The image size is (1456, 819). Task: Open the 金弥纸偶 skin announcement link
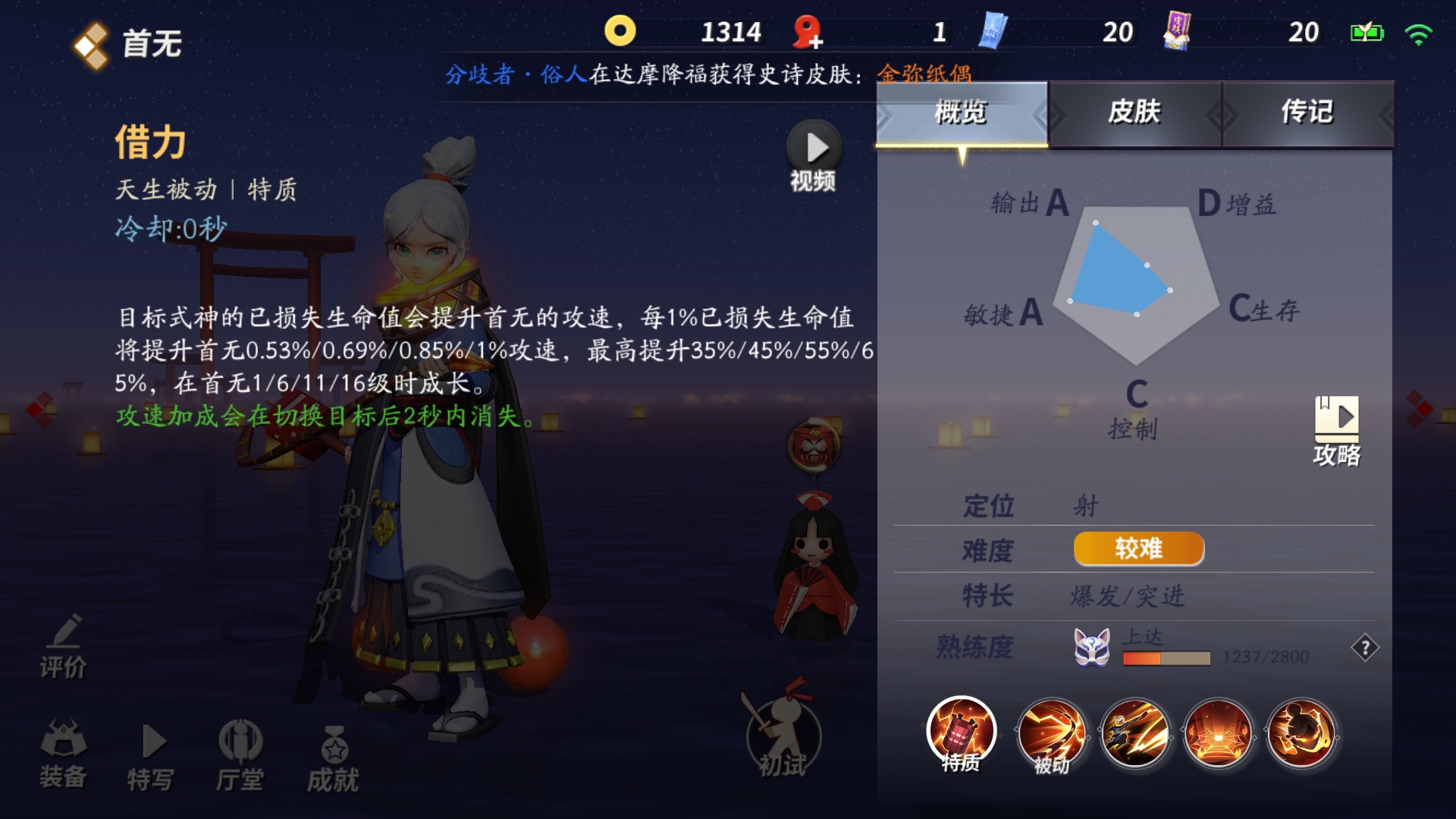point(927,74)
